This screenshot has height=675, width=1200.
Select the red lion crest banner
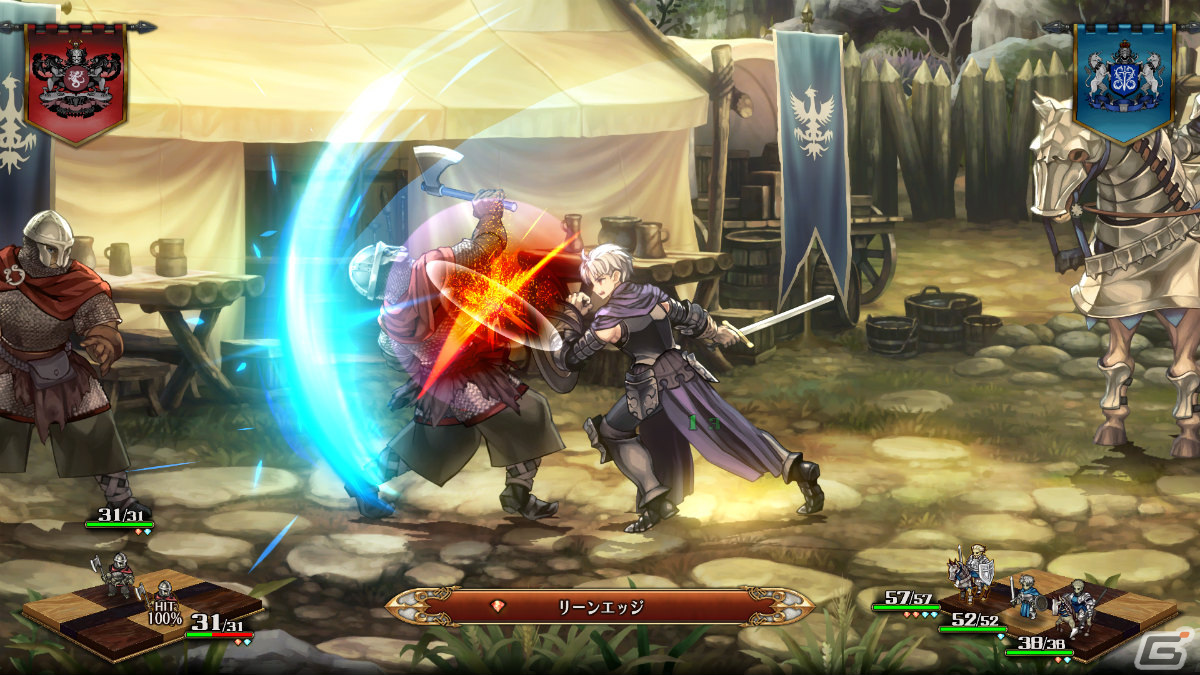(76, 80)
